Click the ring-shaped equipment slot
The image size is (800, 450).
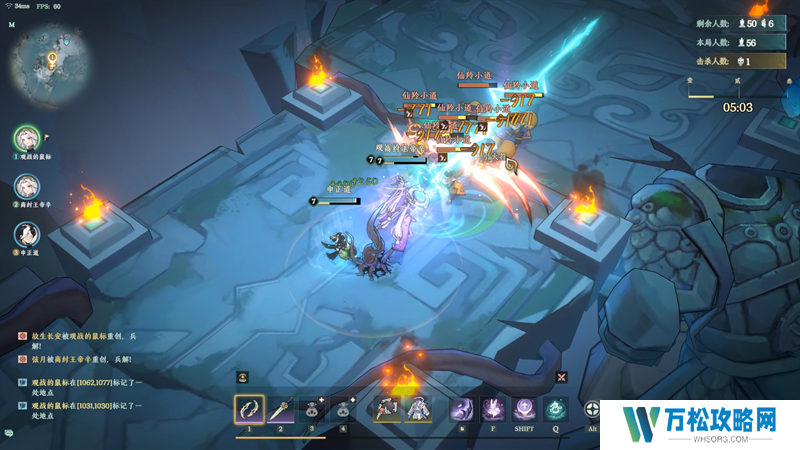tap(388, 409)
